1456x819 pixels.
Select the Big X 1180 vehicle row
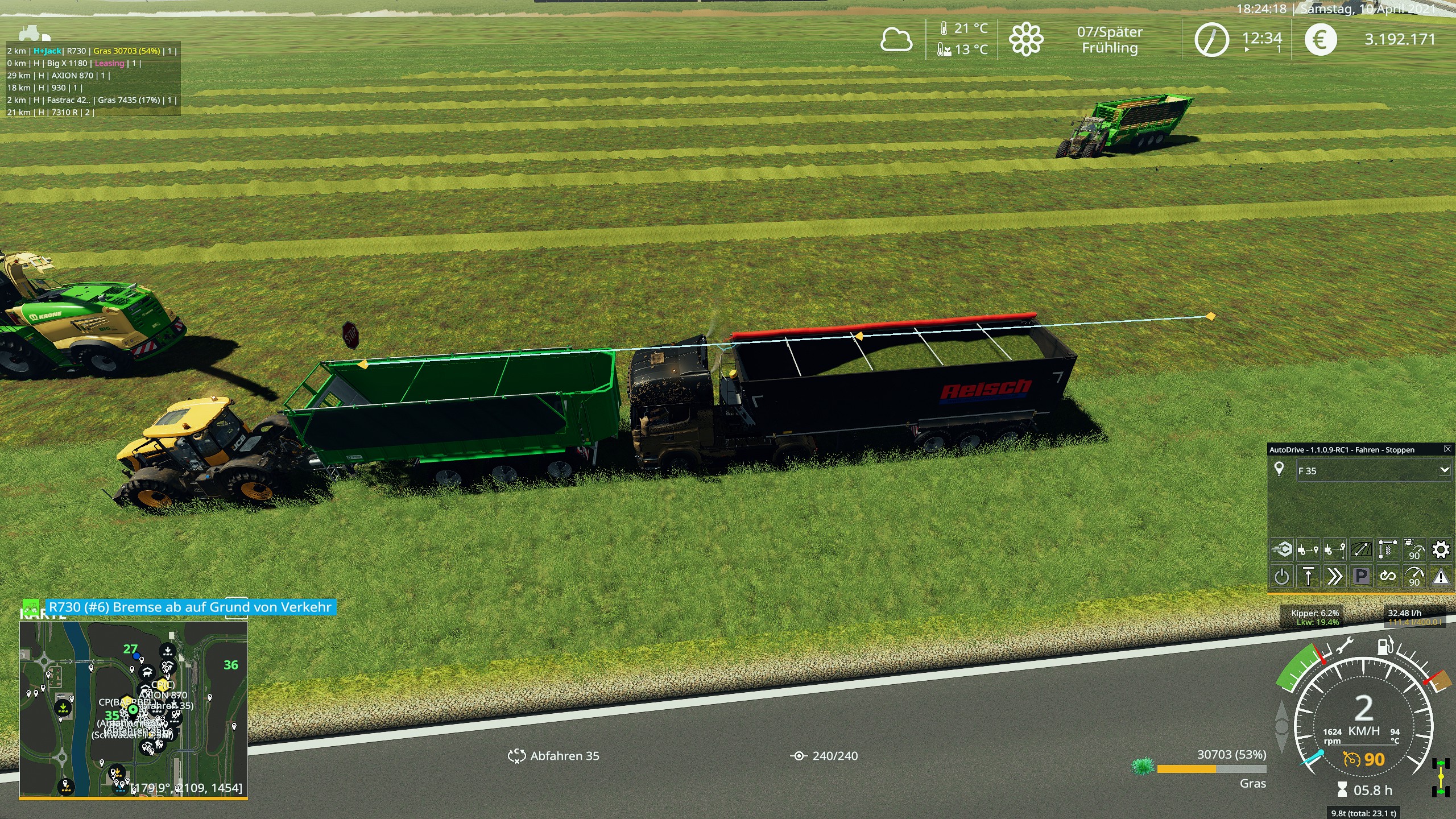pyautogui.click(x=74, y=63)
